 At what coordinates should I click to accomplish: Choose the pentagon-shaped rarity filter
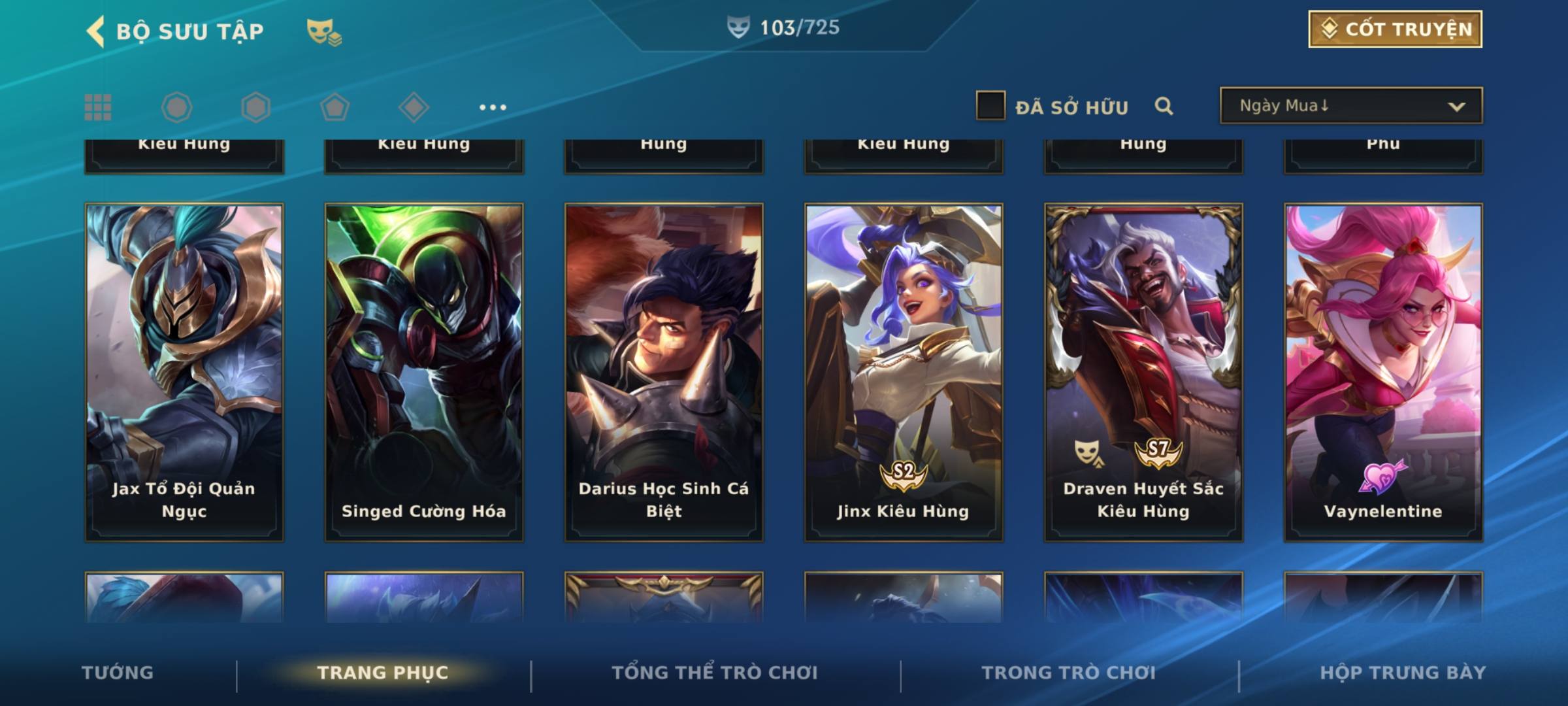pos(335,107)
